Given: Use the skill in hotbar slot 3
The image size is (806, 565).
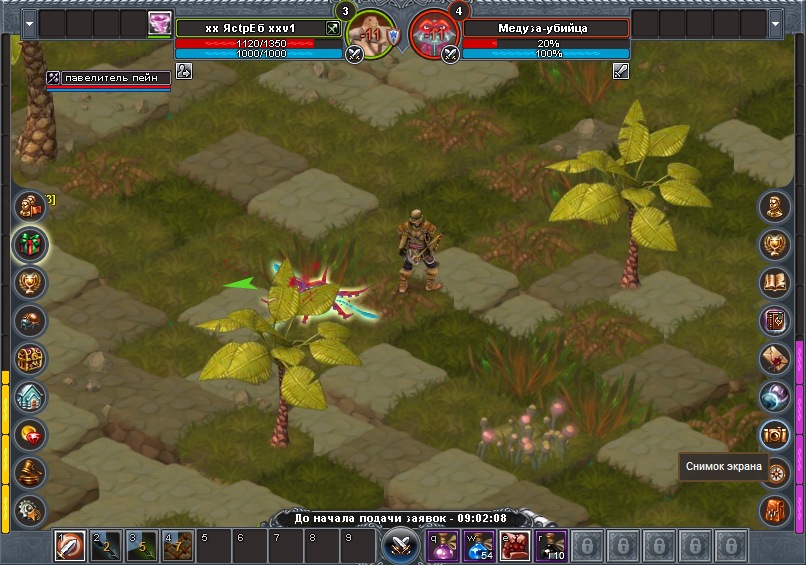Looking at the screenshot, I should pyautogui.click(x=141, y=546).
